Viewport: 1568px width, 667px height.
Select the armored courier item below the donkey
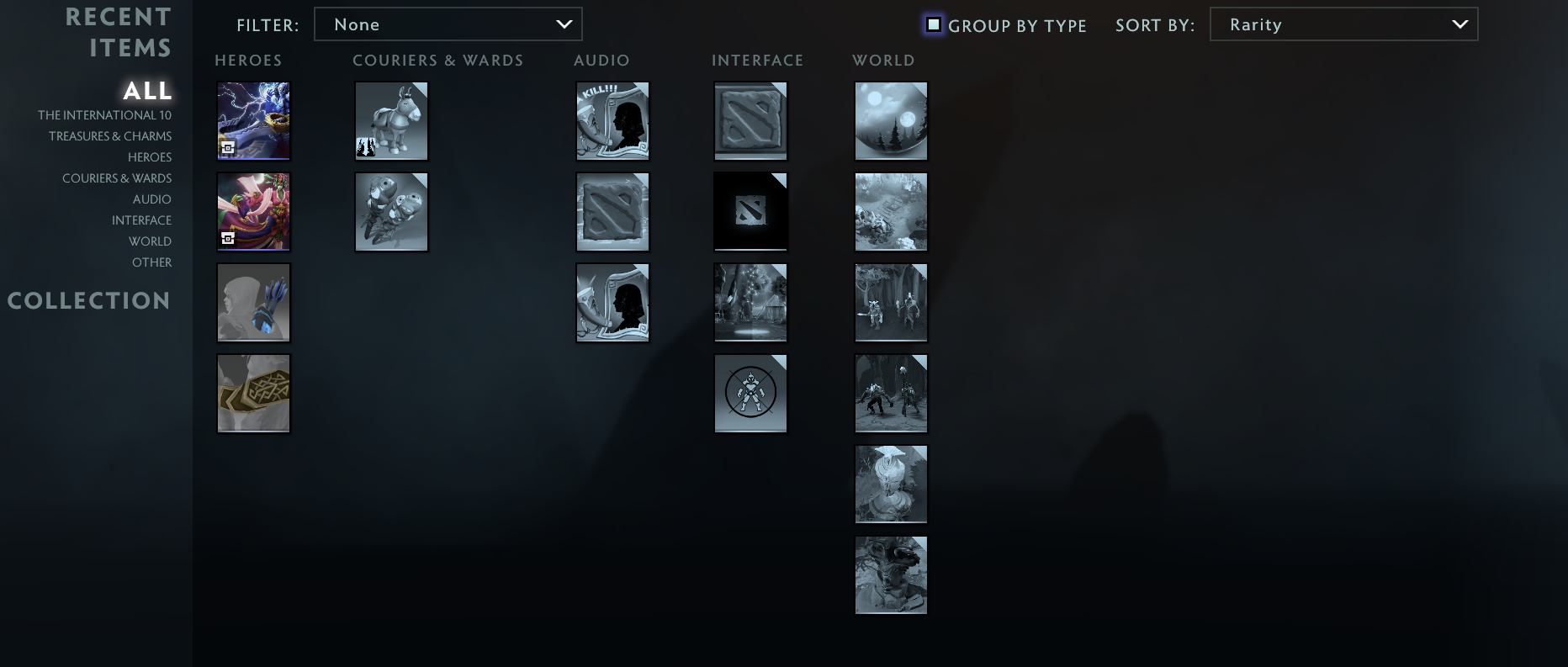[x=391, y=211]
